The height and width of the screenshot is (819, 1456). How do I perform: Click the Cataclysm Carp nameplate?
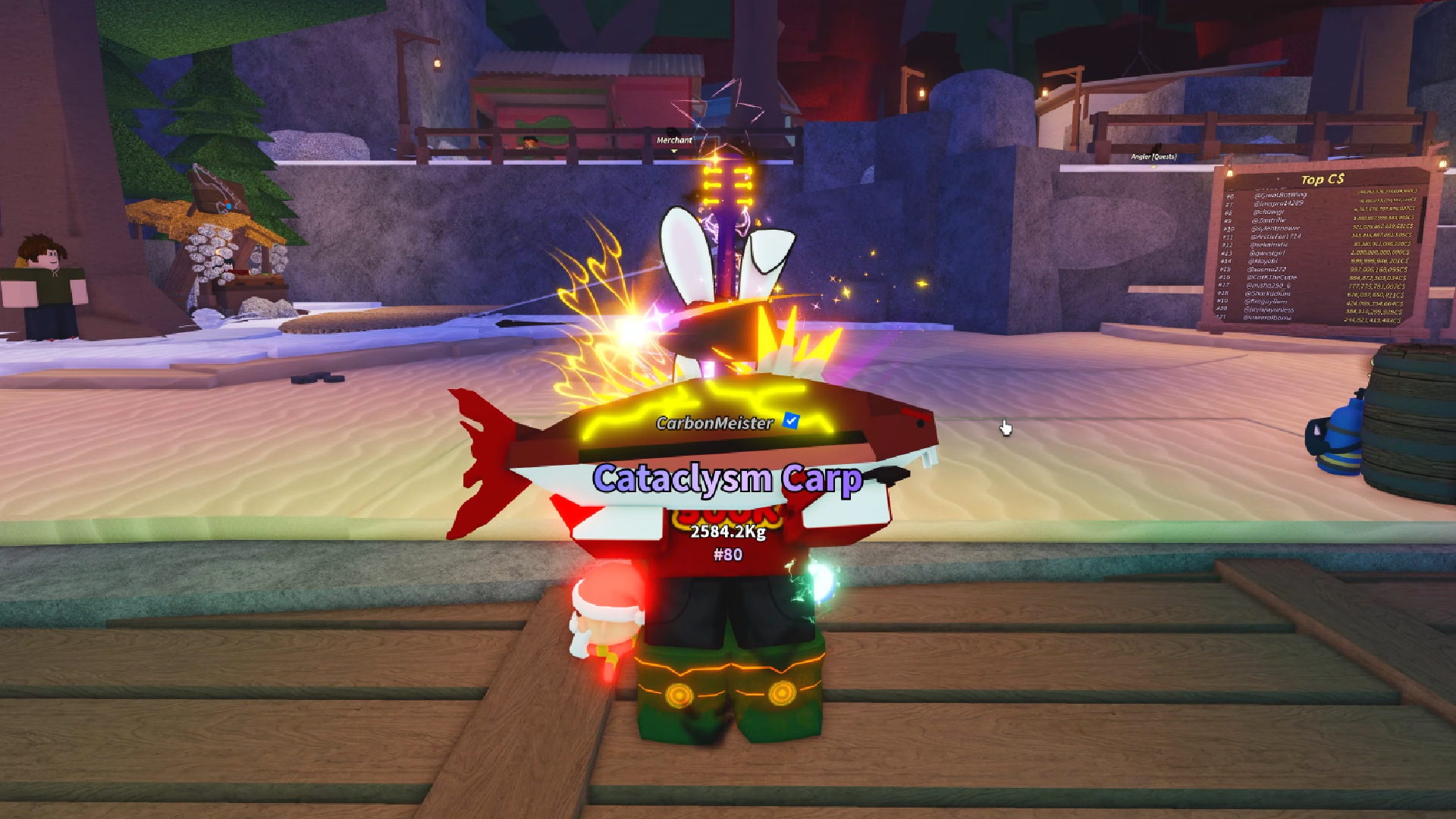729,479
